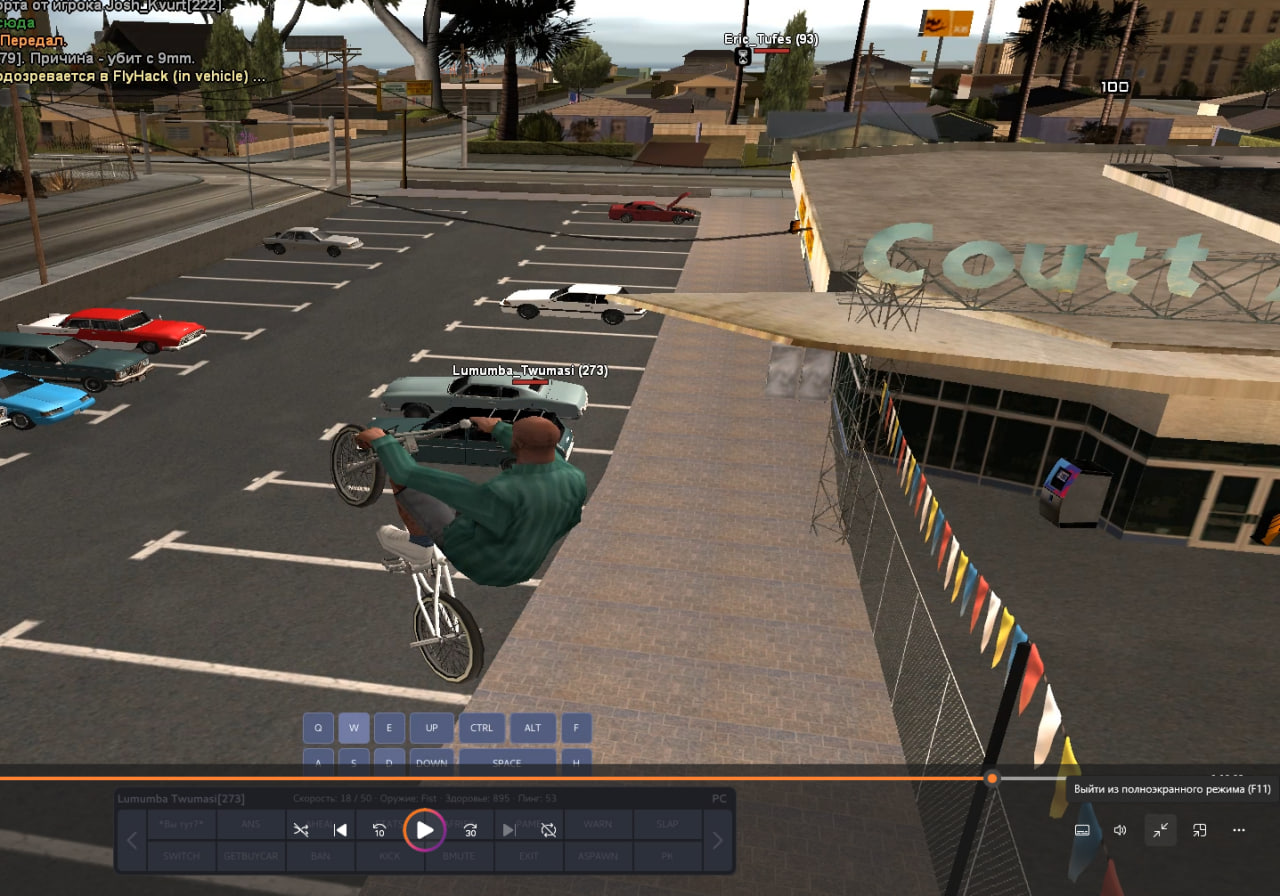Select the BMUTE button
This screenshot has width=1280, height=896.
coord(459,856)
